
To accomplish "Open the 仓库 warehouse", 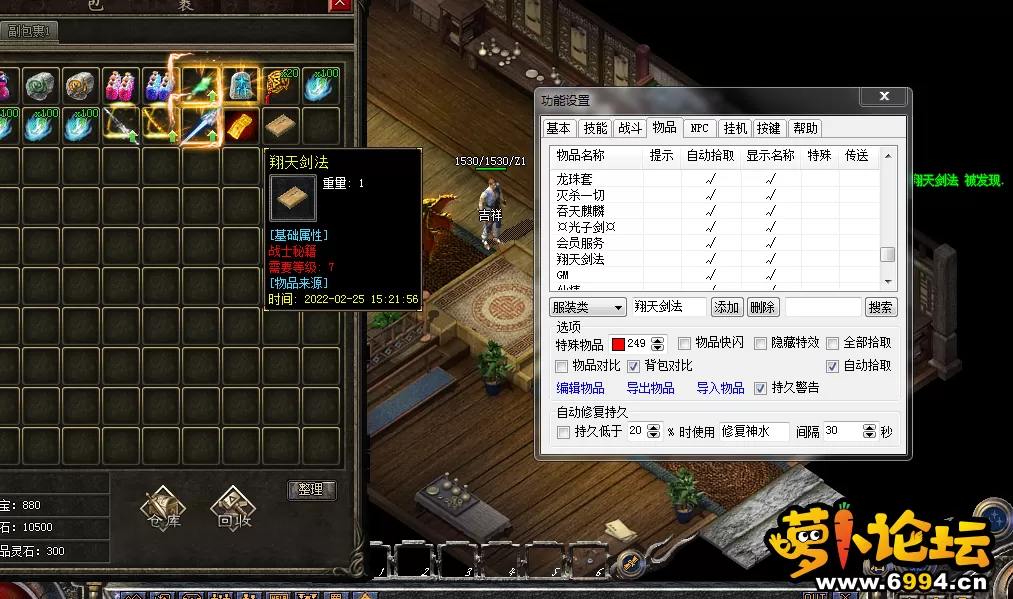I will 161,505.
